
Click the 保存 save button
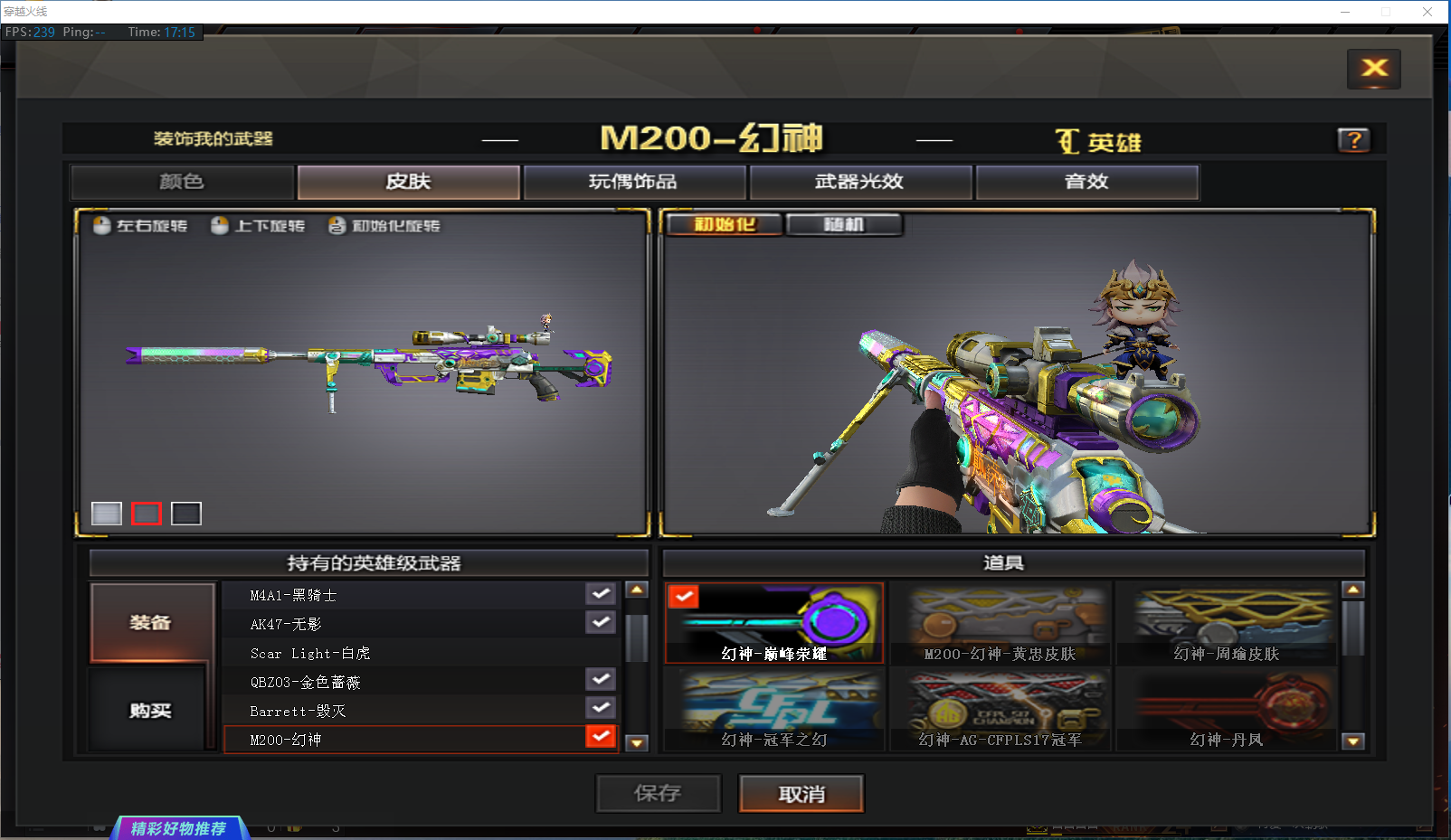658,793
